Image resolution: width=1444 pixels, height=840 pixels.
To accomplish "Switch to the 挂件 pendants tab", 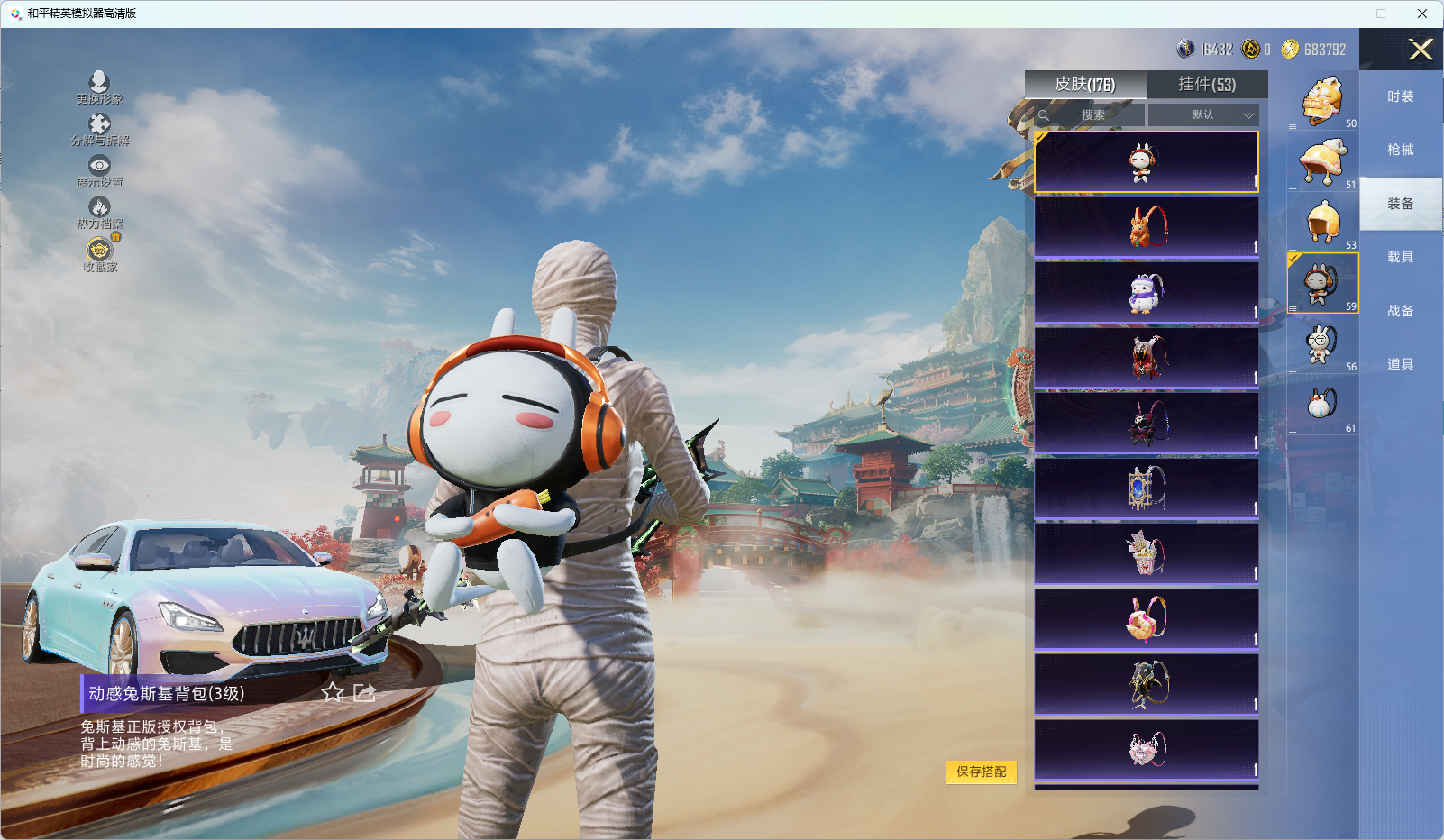I will (1207, 85).
